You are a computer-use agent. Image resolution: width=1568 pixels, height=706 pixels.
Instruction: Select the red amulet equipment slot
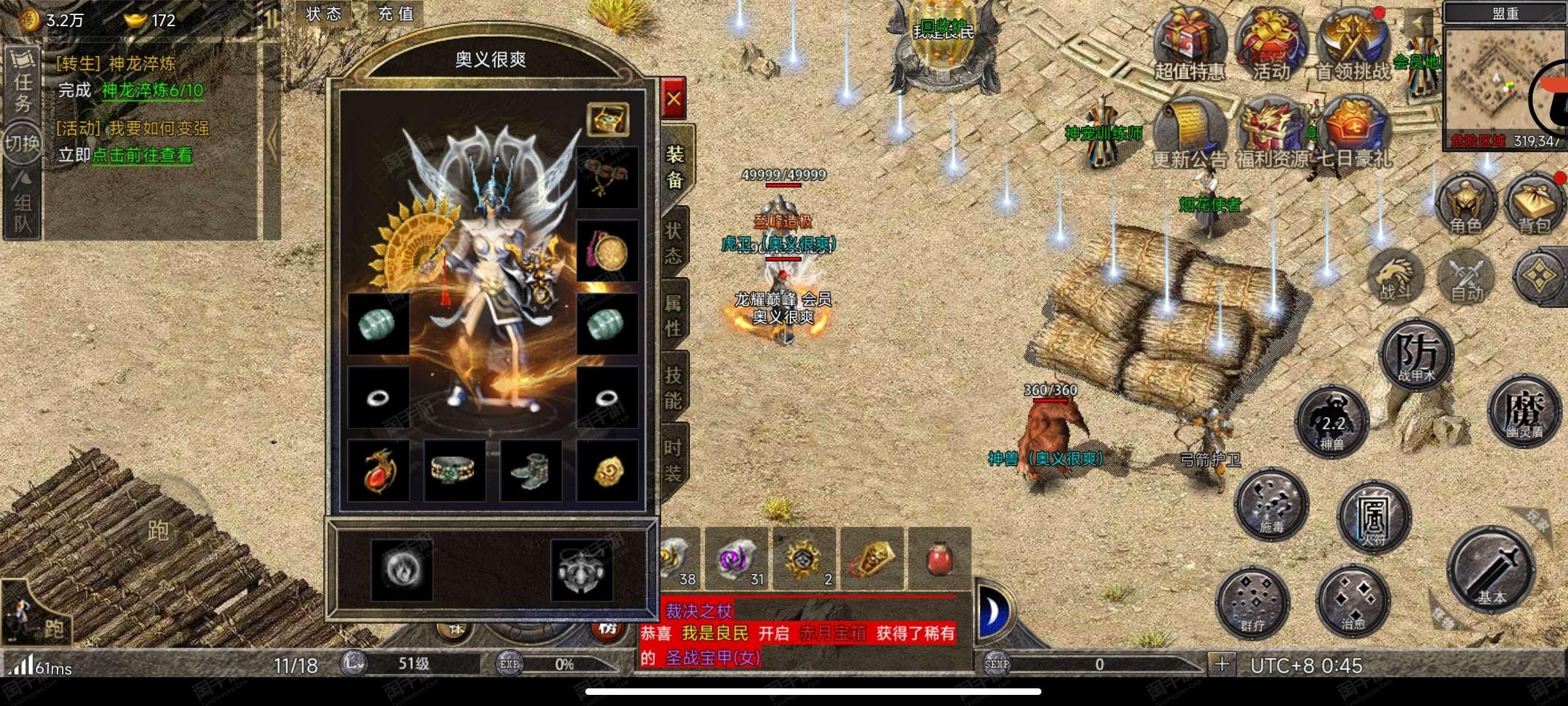point(379,471)
